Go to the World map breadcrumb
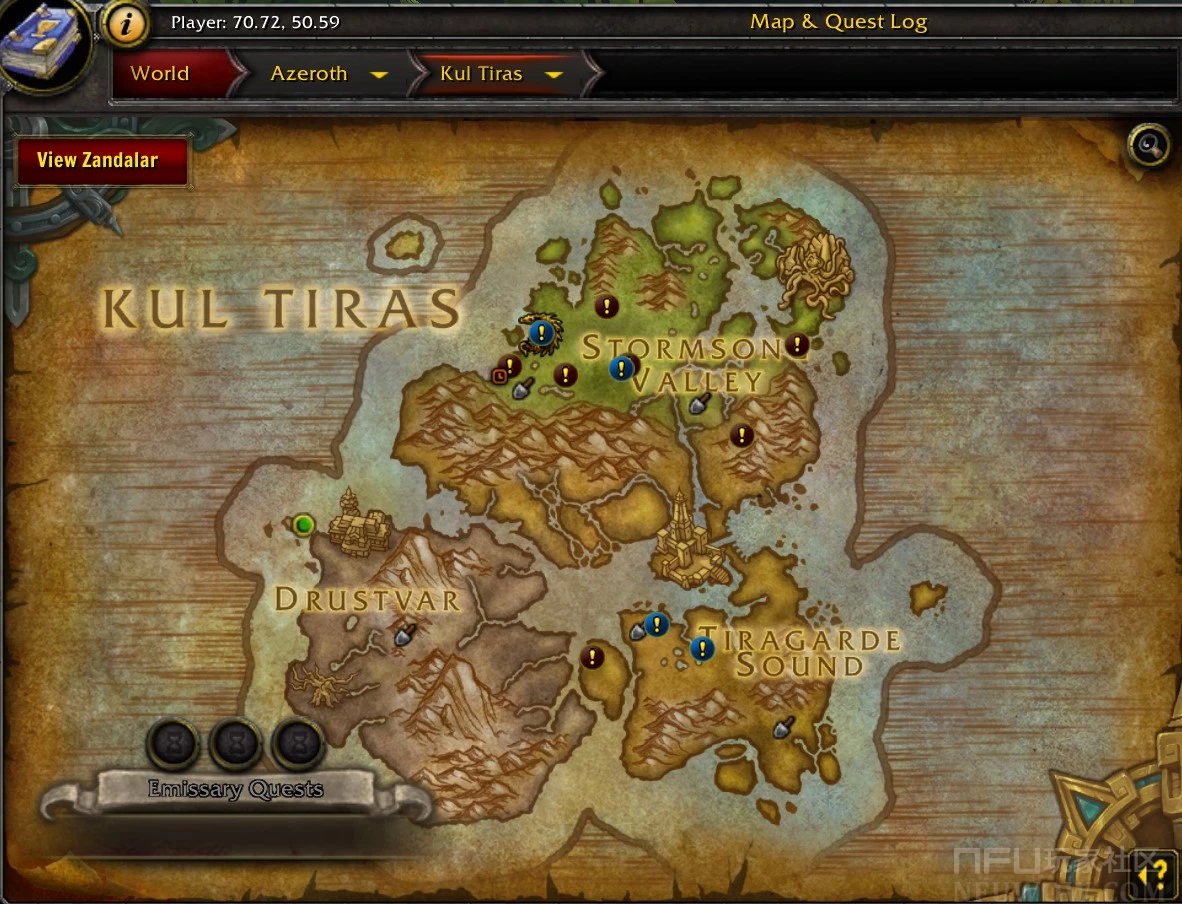Screen dimensions: 1182x904 [160, 74]
